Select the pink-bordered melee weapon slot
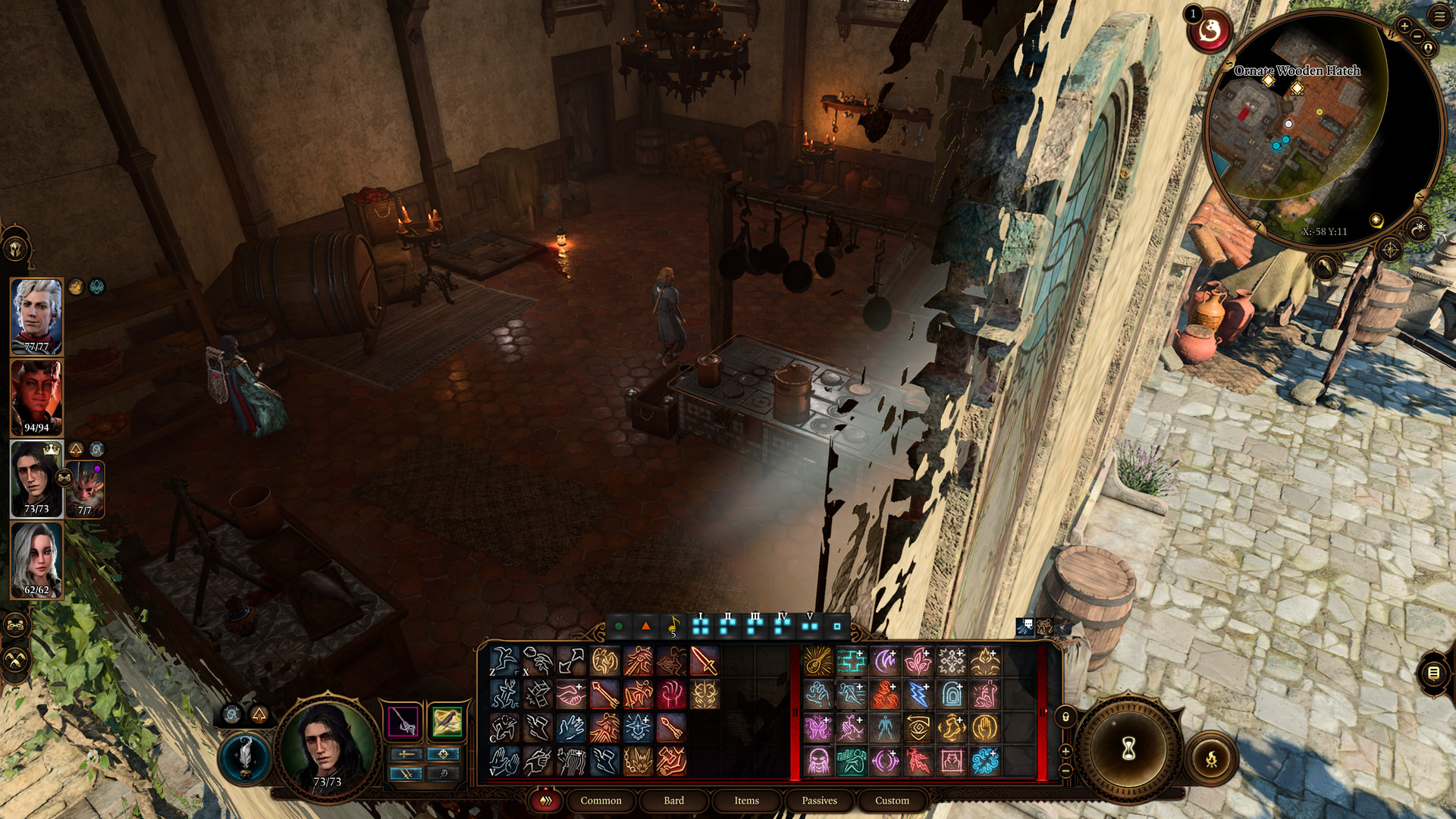Viewport: 1456px width, 819px height. click(403, 721)
